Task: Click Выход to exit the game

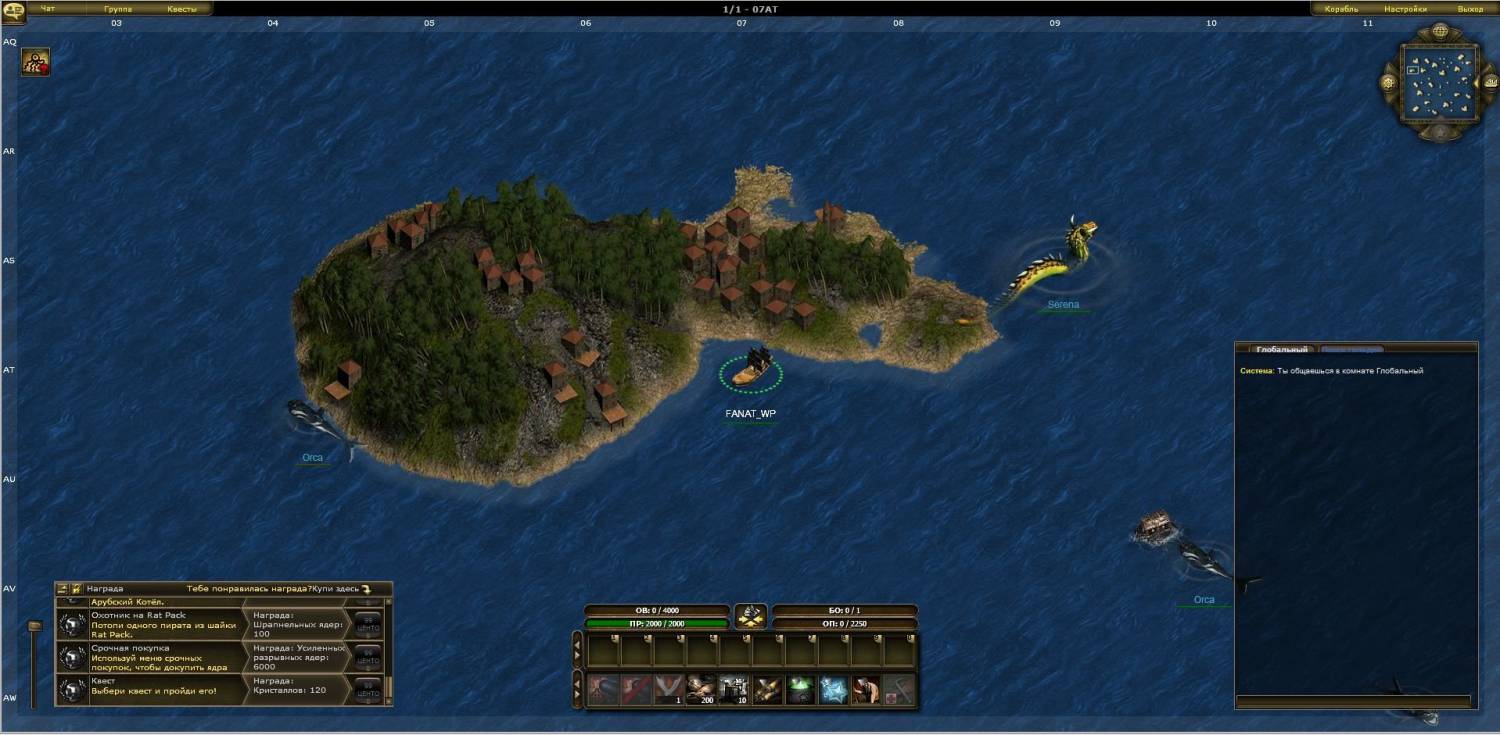Action: pos(1470,9)
